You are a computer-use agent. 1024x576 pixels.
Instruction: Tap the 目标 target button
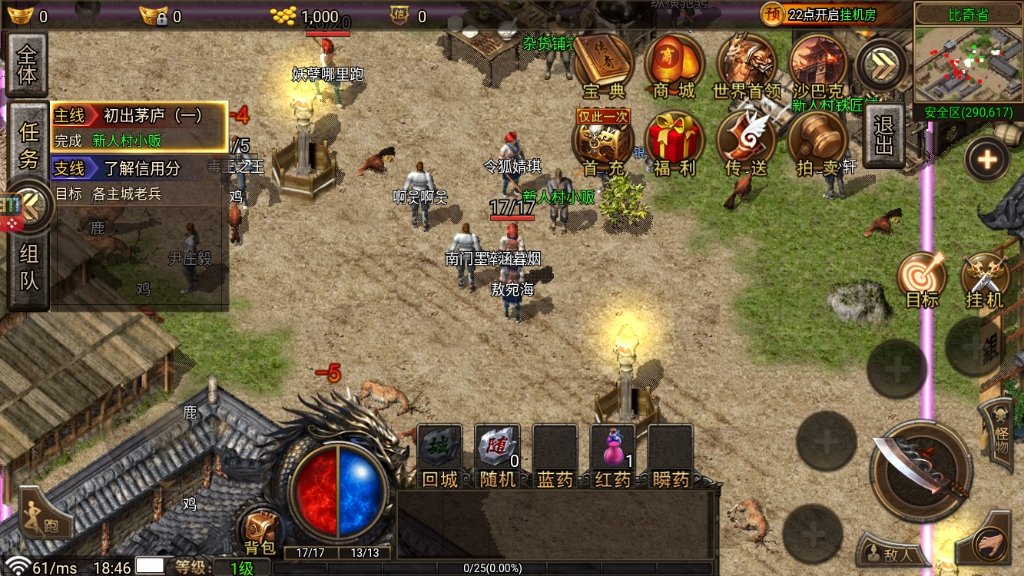pyautogui.click(x=921, y=279)
